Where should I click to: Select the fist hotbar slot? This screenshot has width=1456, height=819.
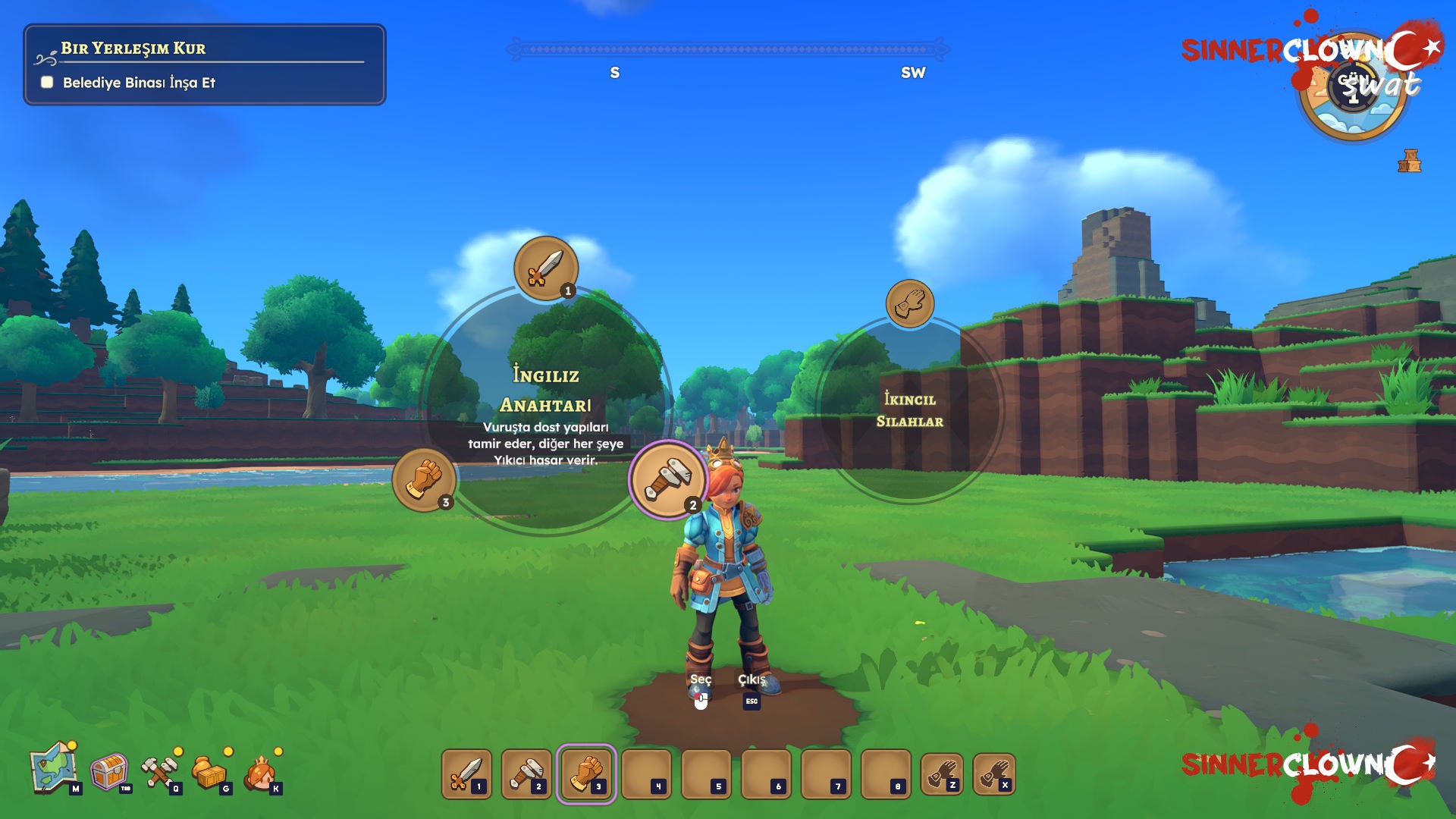click(586, 774)
